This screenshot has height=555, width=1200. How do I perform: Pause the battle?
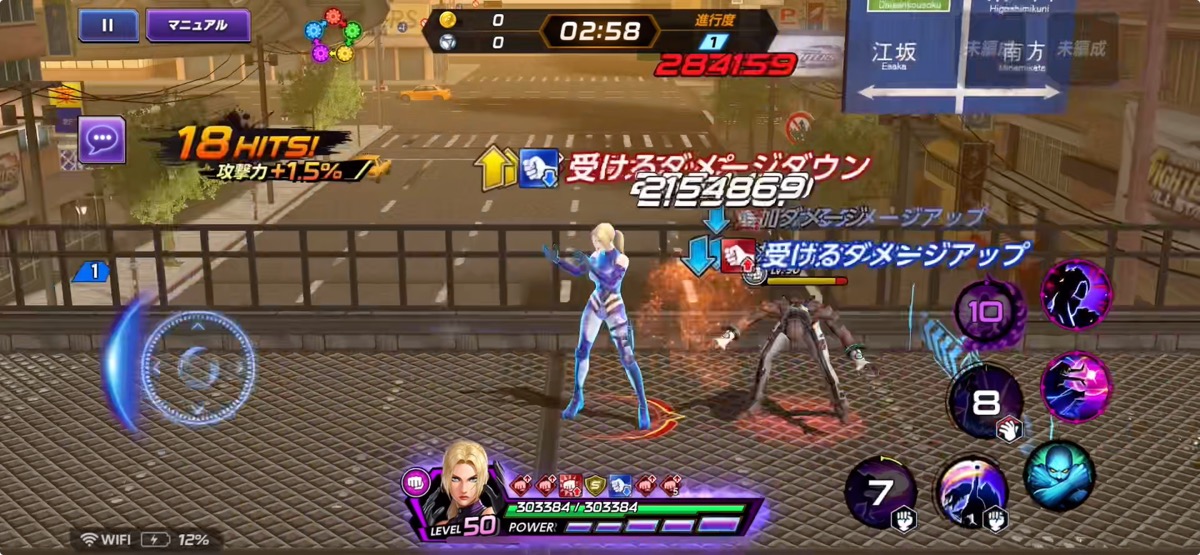[108, 26]
